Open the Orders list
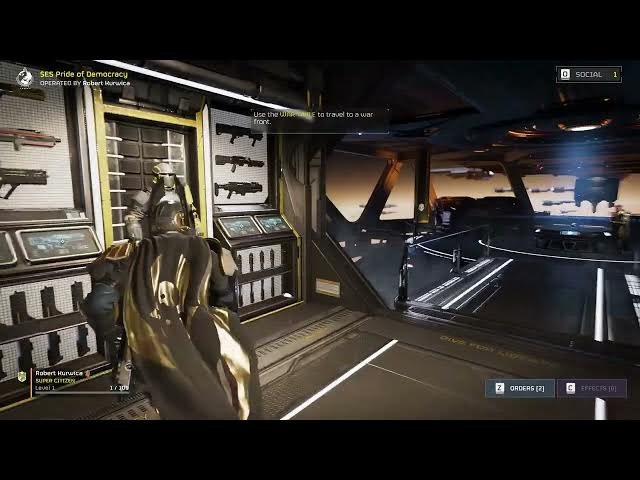 pos(519,388)
